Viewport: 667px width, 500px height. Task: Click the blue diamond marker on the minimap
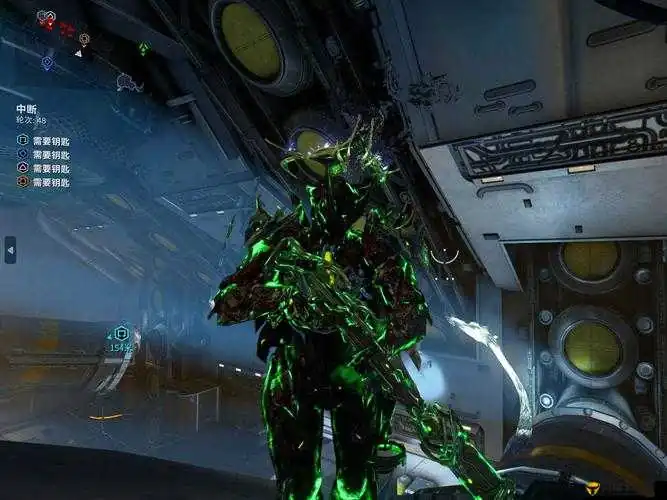[47, 62]
